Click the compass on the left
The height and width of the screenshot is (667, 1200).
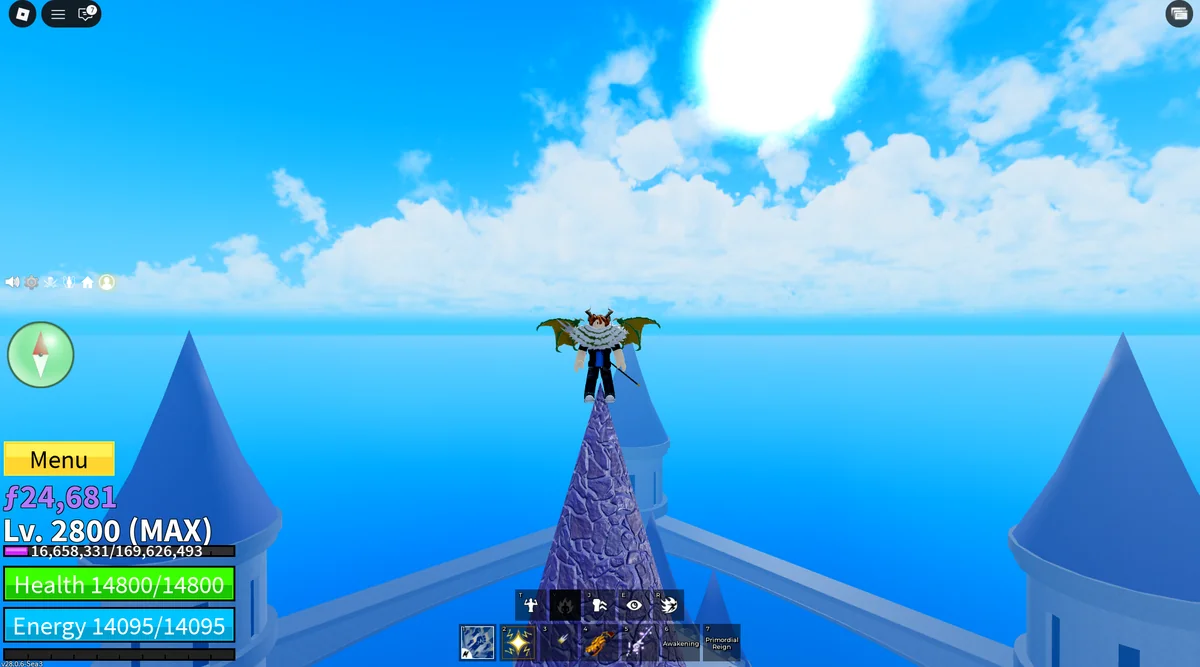coord(41,354)
